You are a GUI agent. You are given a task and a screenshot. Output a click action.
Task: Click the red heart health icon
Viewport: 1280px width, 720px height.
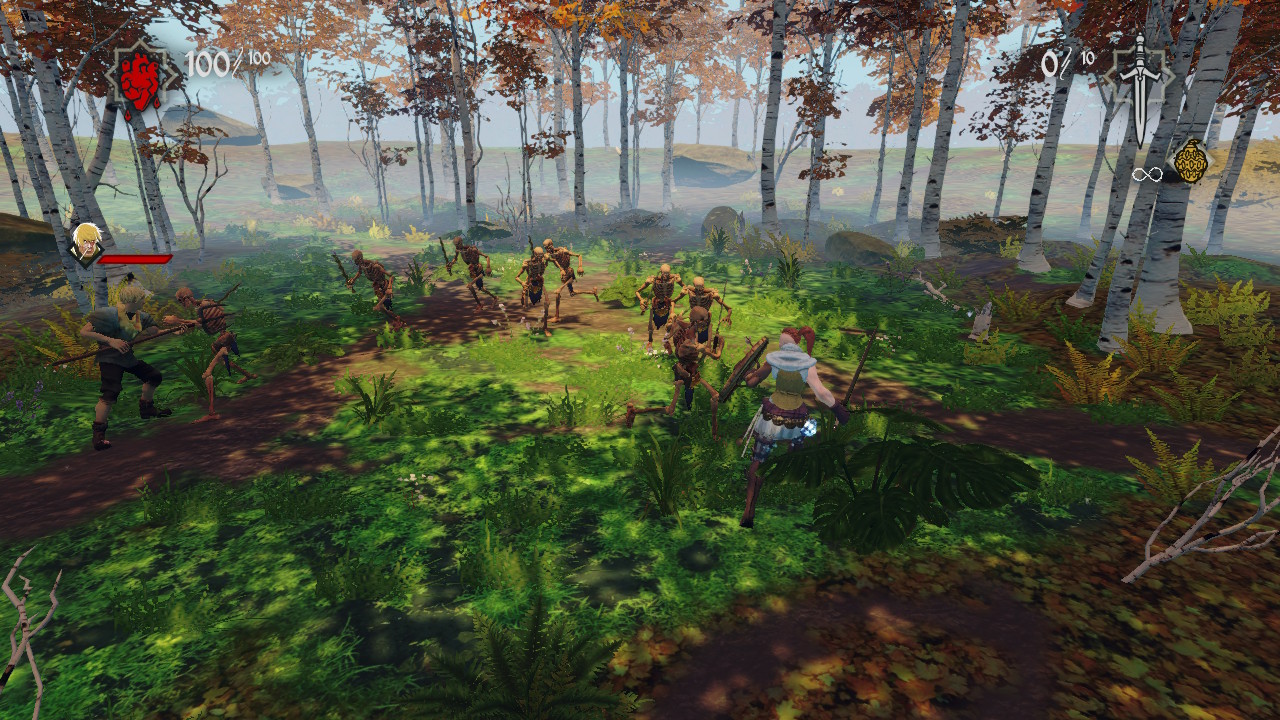tap(142, 76)
